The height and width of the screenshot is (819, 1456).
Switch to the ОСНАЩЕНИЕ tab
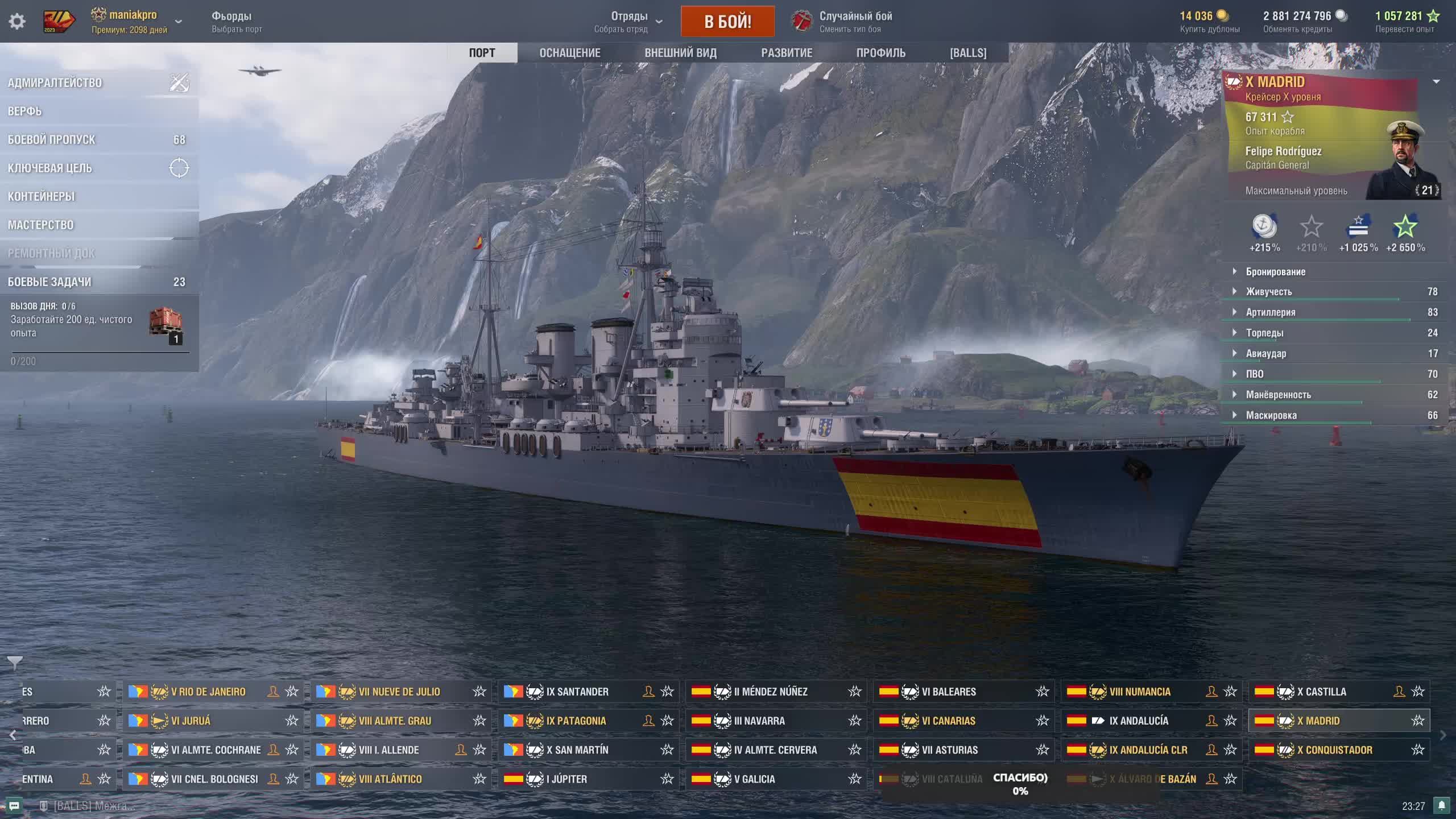pyautogui.click(x=570, y=53)
